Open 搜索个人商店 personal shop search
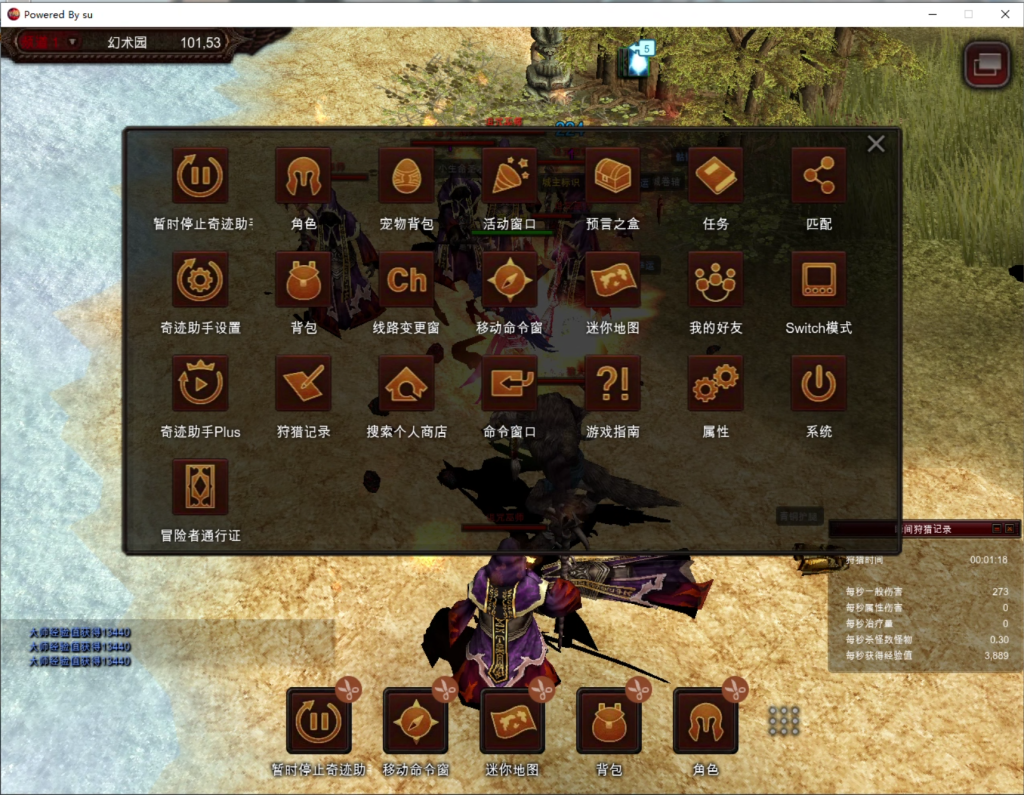1024x795 pixels. (406, 384)
